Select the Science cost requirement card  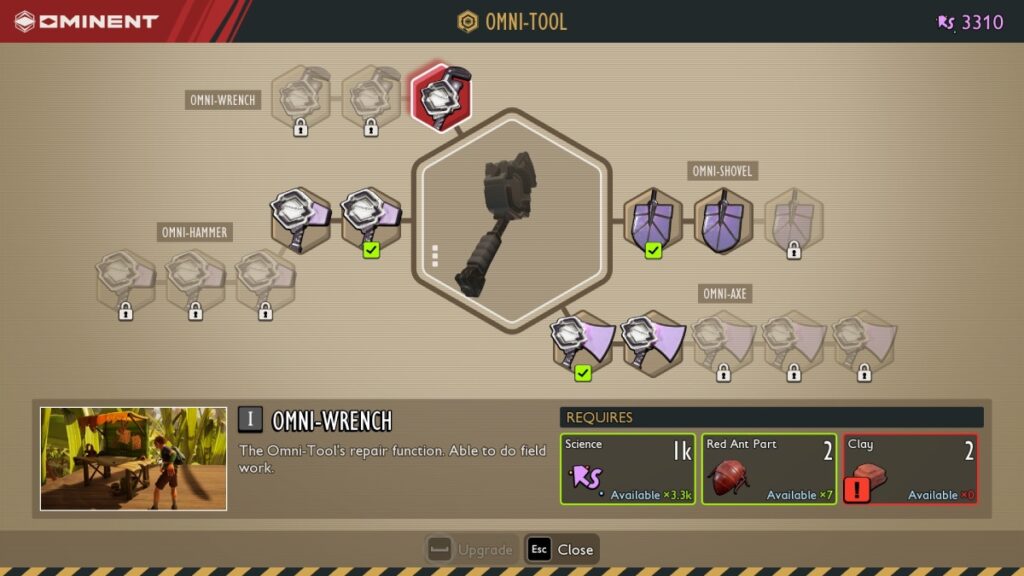[628, 469]
